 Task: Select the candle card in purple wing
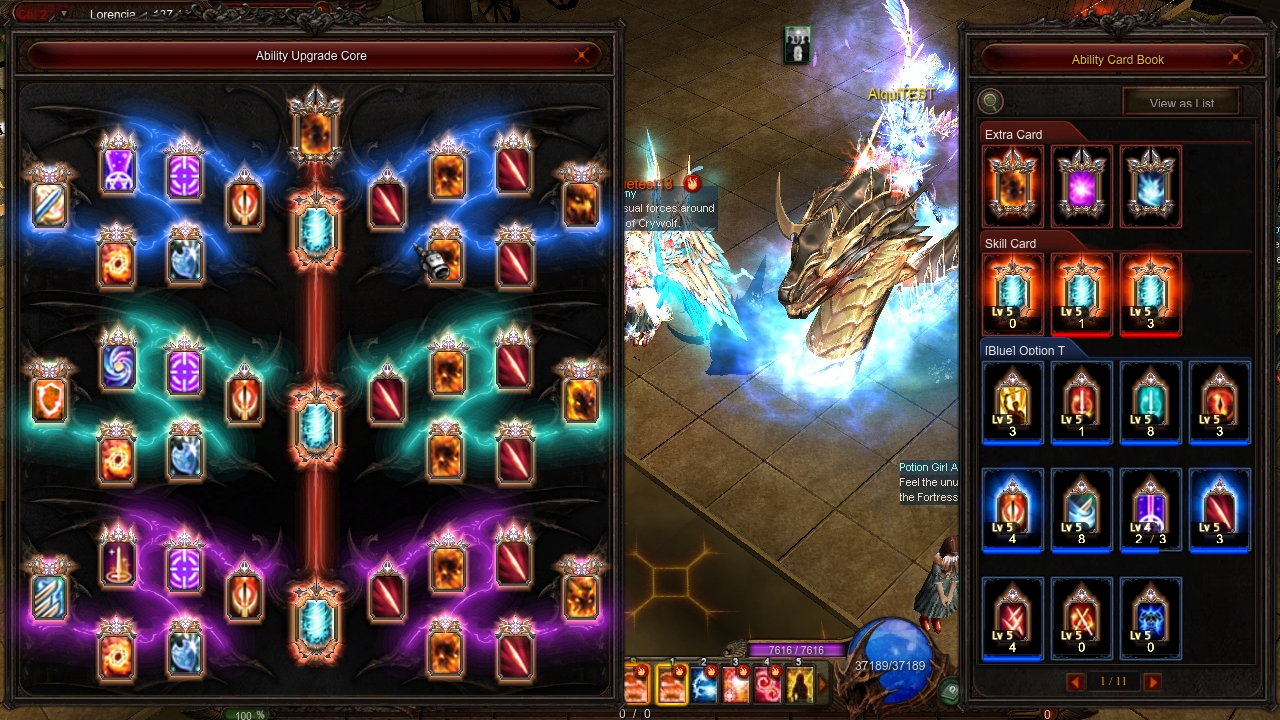(118, 563)
